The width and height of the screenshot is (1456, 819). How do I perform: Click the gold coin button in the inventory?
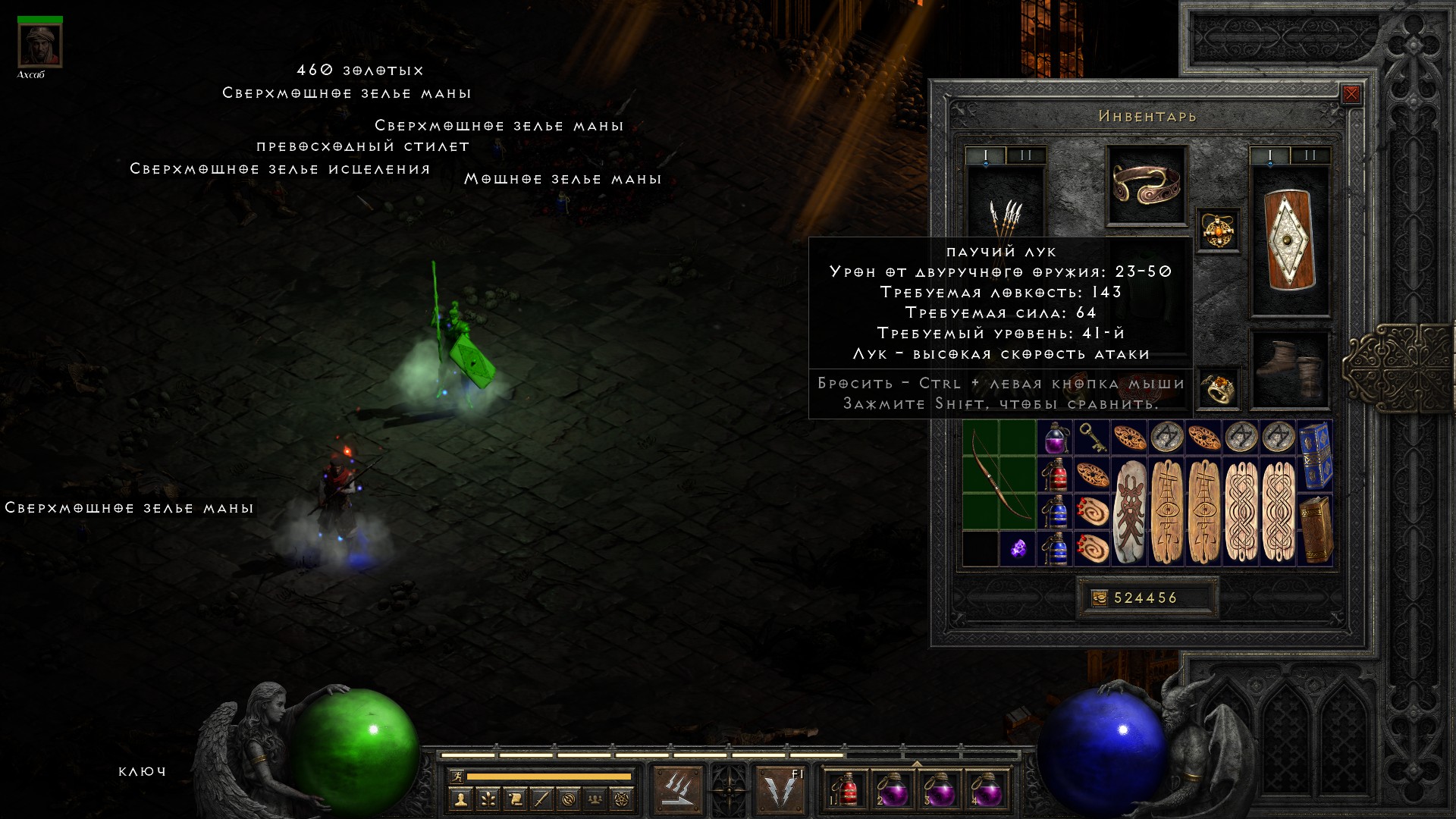click(1099, 598)
